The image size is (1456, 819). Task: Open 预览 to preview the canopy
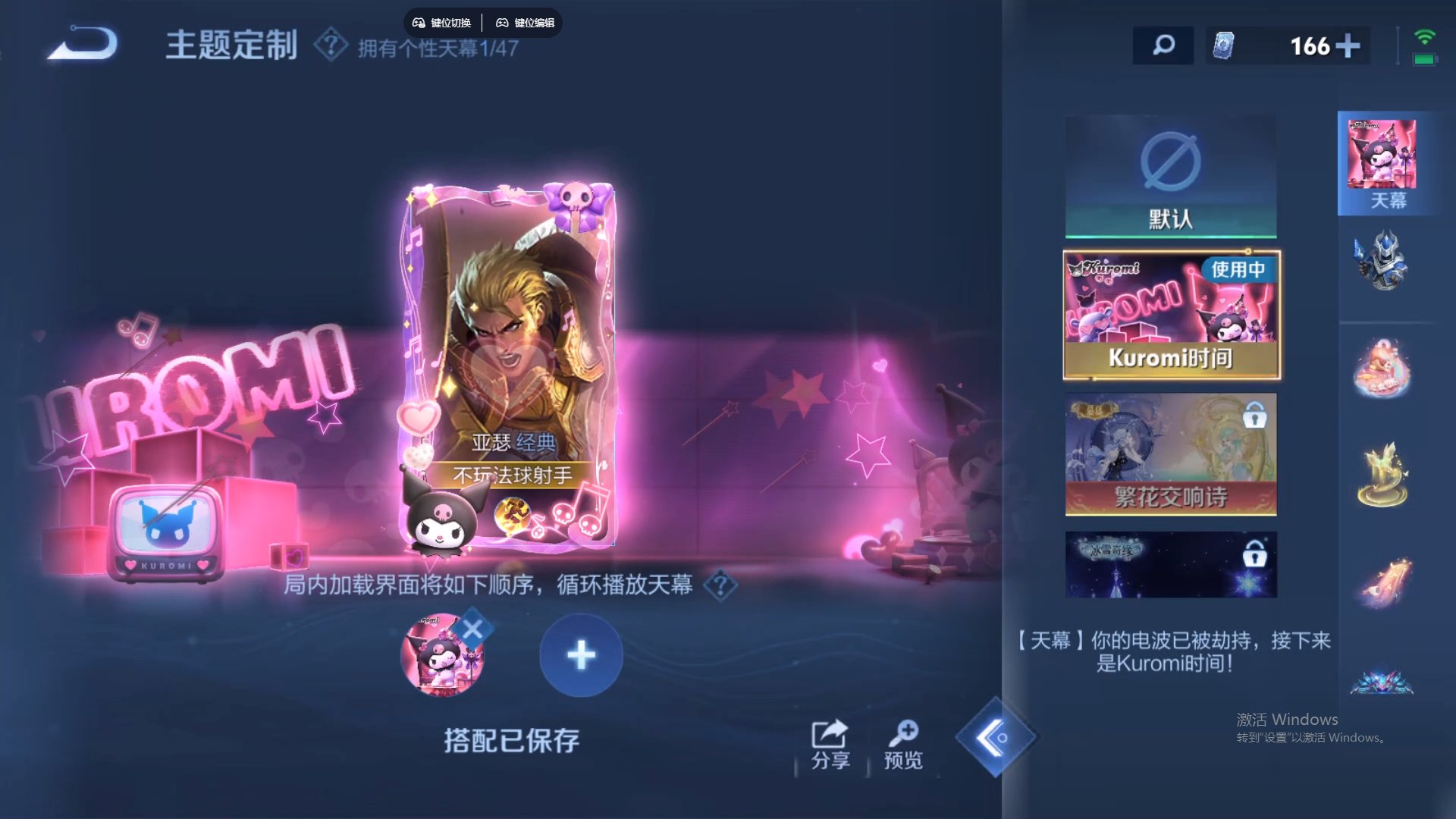coord(902,743)
